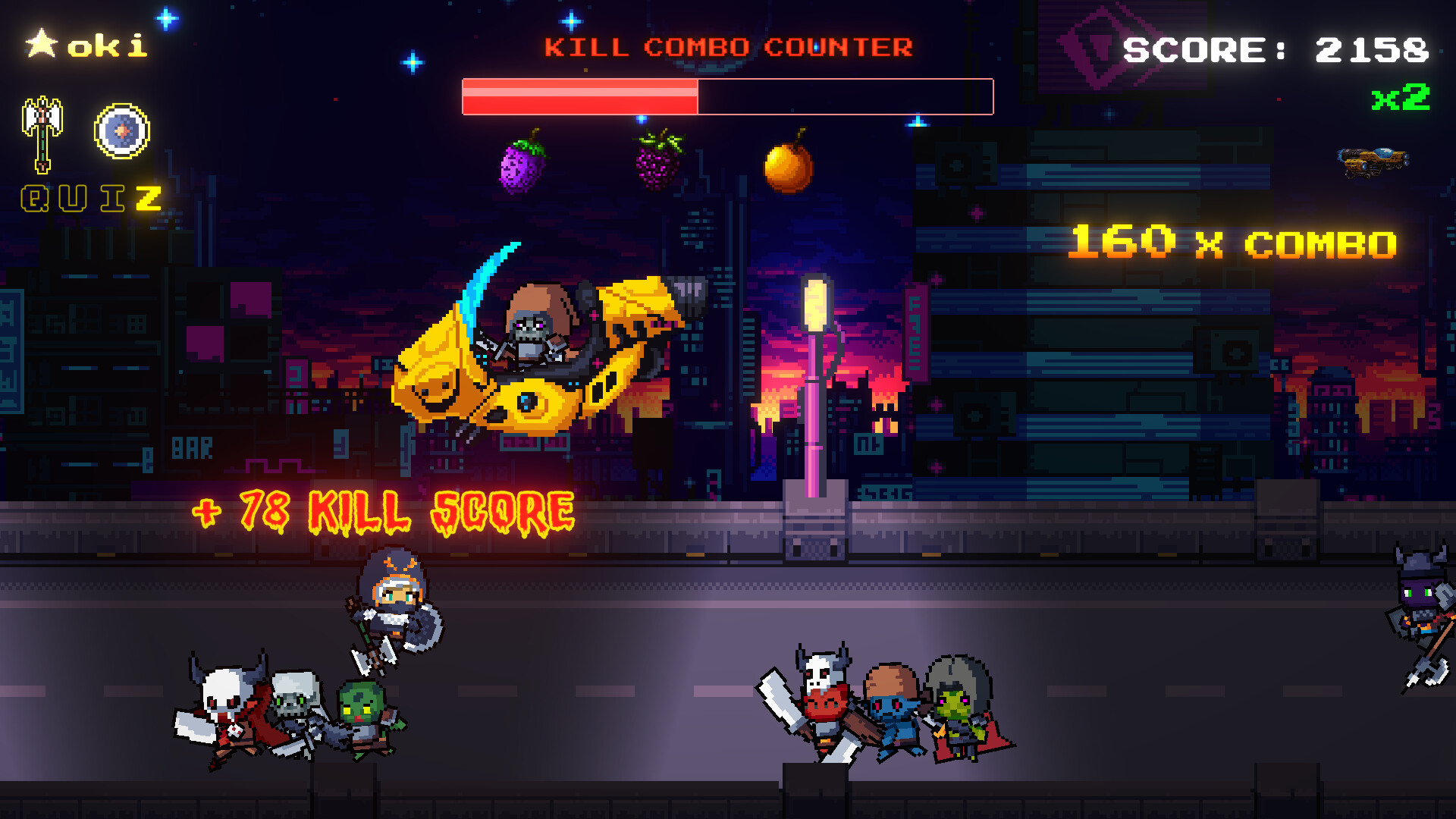
Task: Click the orange fruit pickup
Action: (789, 167)
